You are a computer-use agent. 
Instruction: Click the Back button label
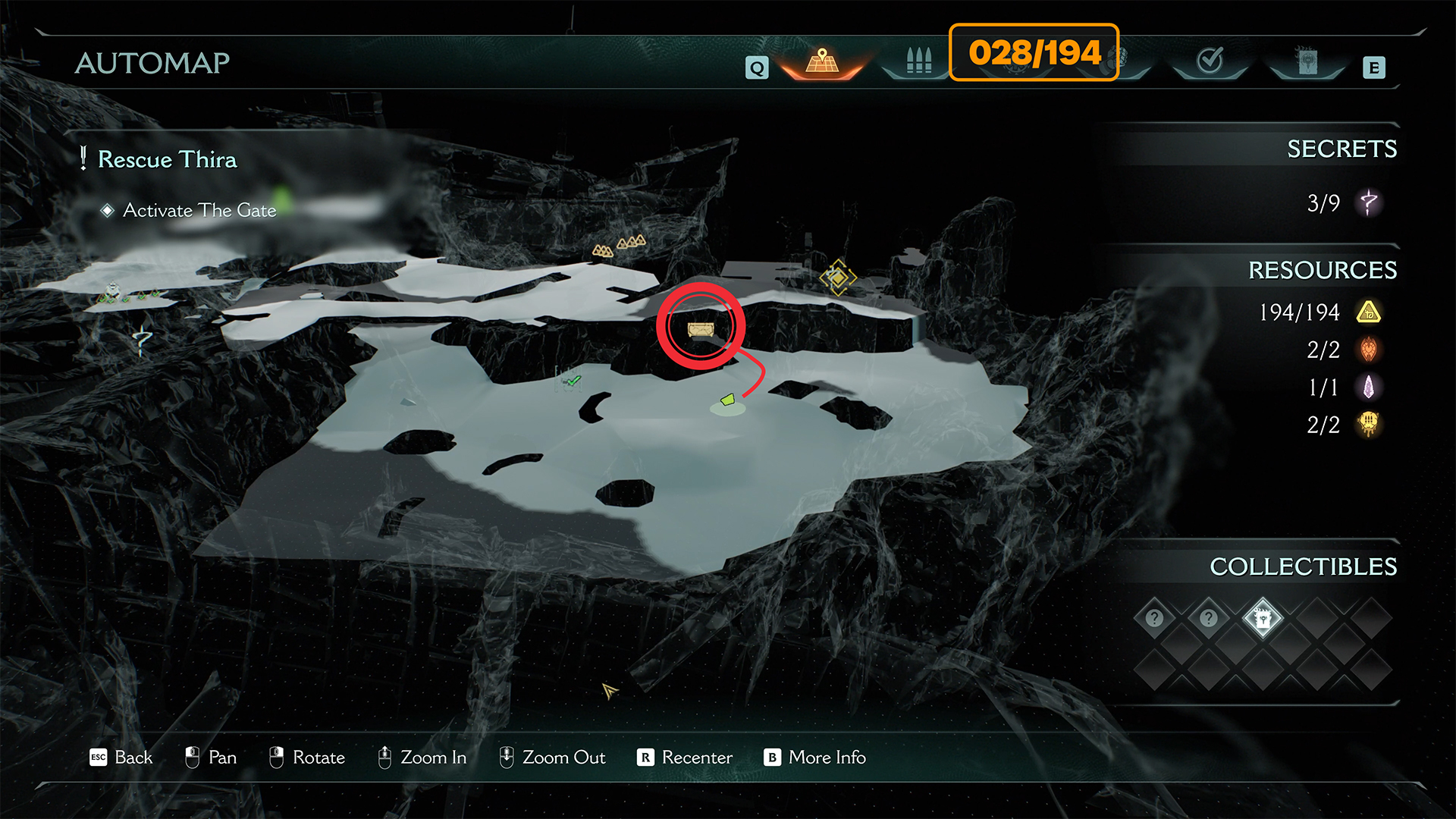click(133, 757)
